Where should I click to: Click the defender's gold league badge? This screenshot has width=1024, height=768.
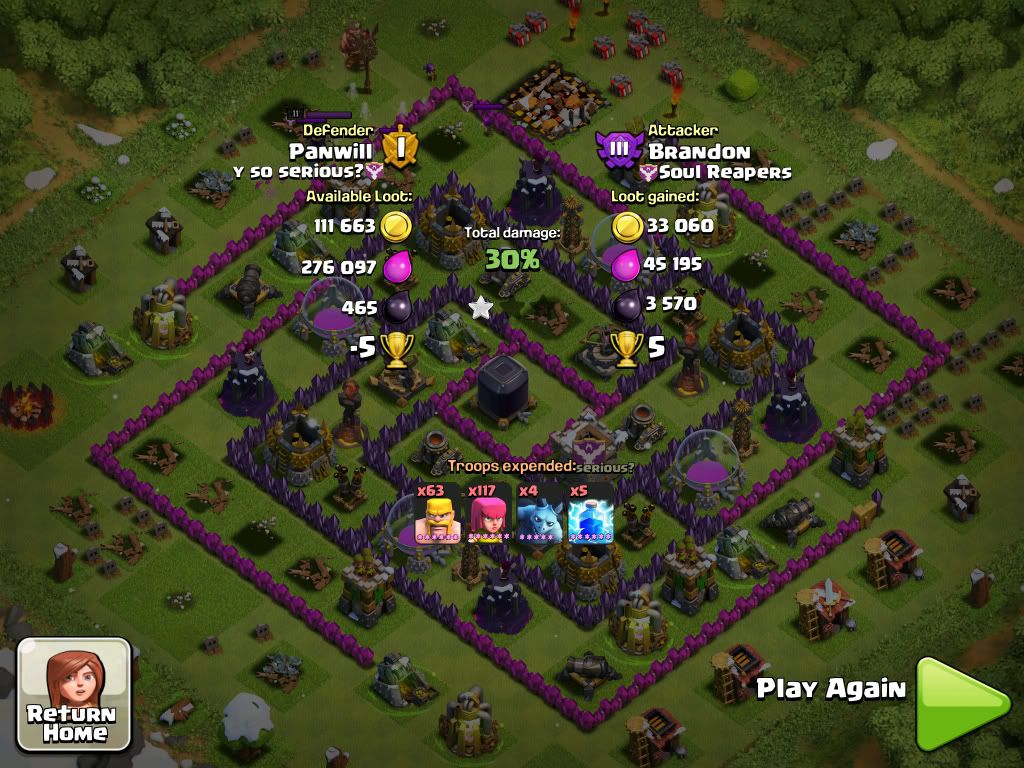click(399, 147)
